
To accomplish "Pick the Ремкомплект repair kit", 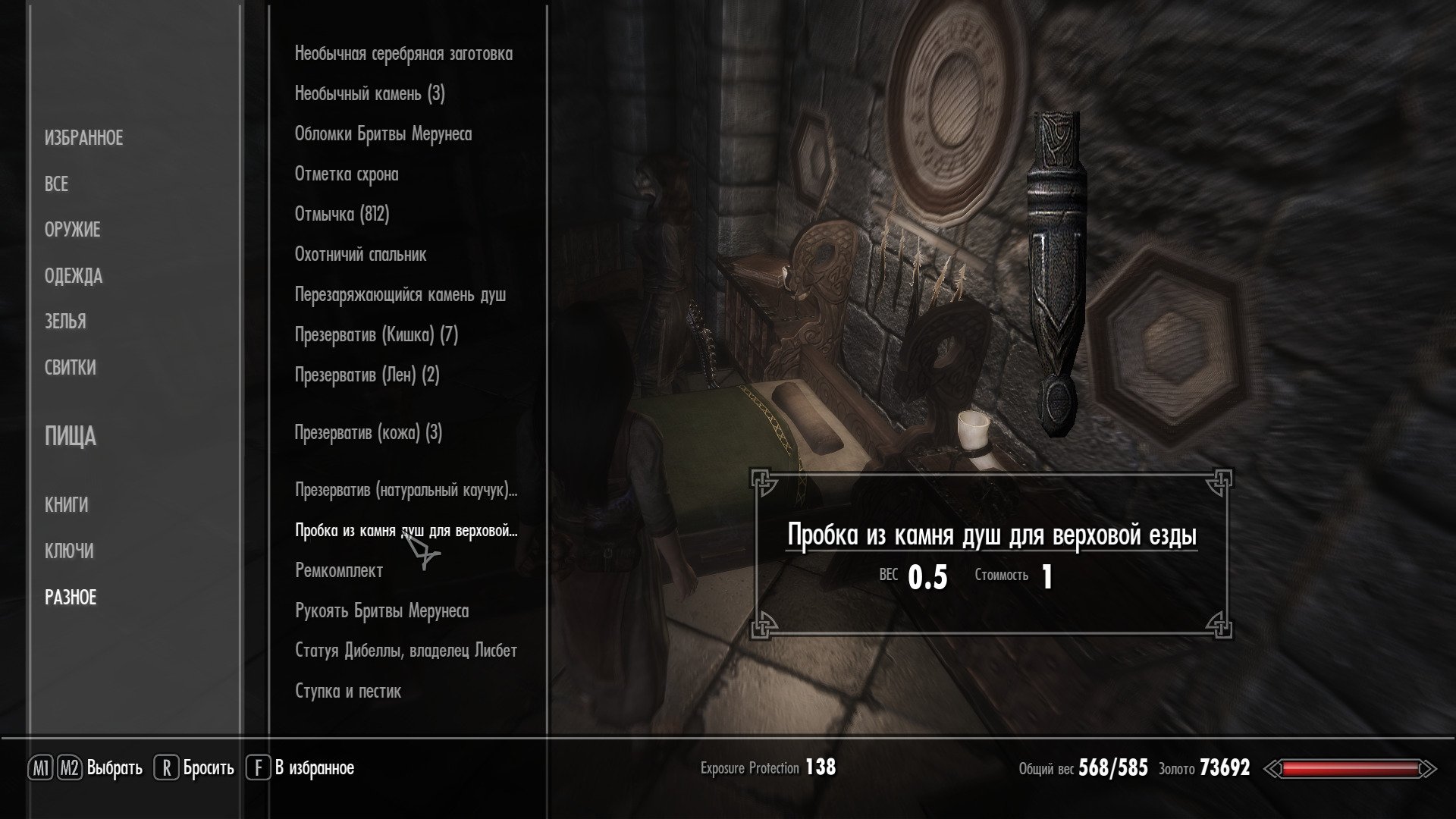I will [338, 571].
